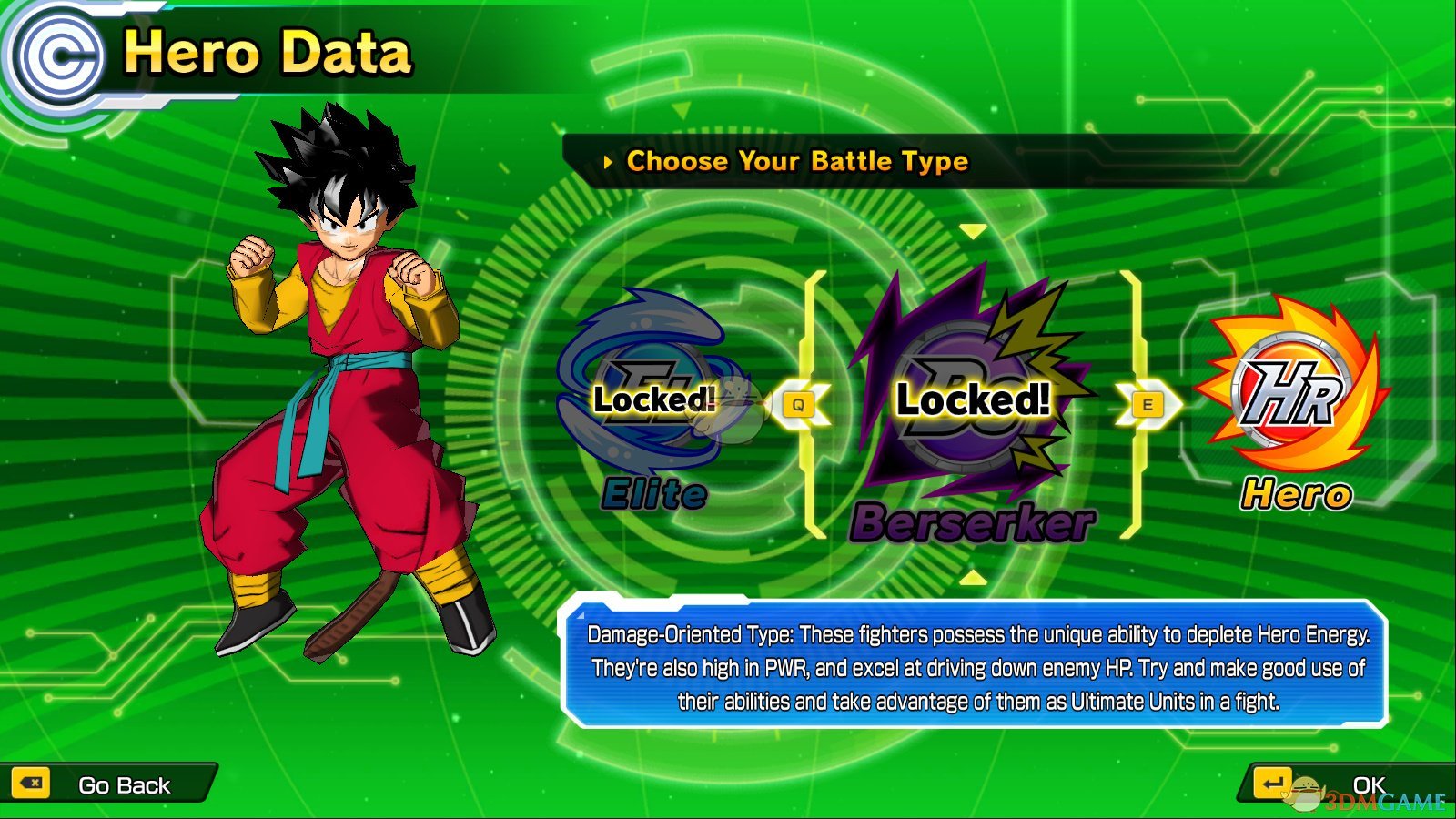Choose the Berserker battle type emblem

click(x=972, y=391)
